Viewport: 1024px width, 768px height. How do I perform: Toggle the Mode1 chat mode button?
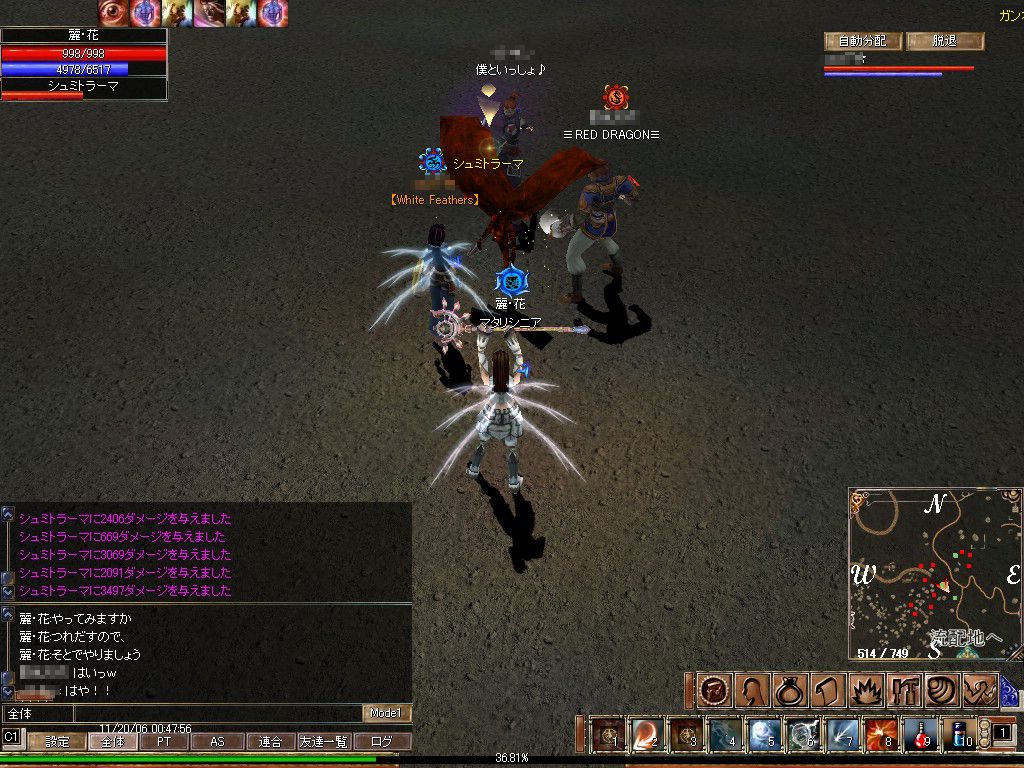386,713
